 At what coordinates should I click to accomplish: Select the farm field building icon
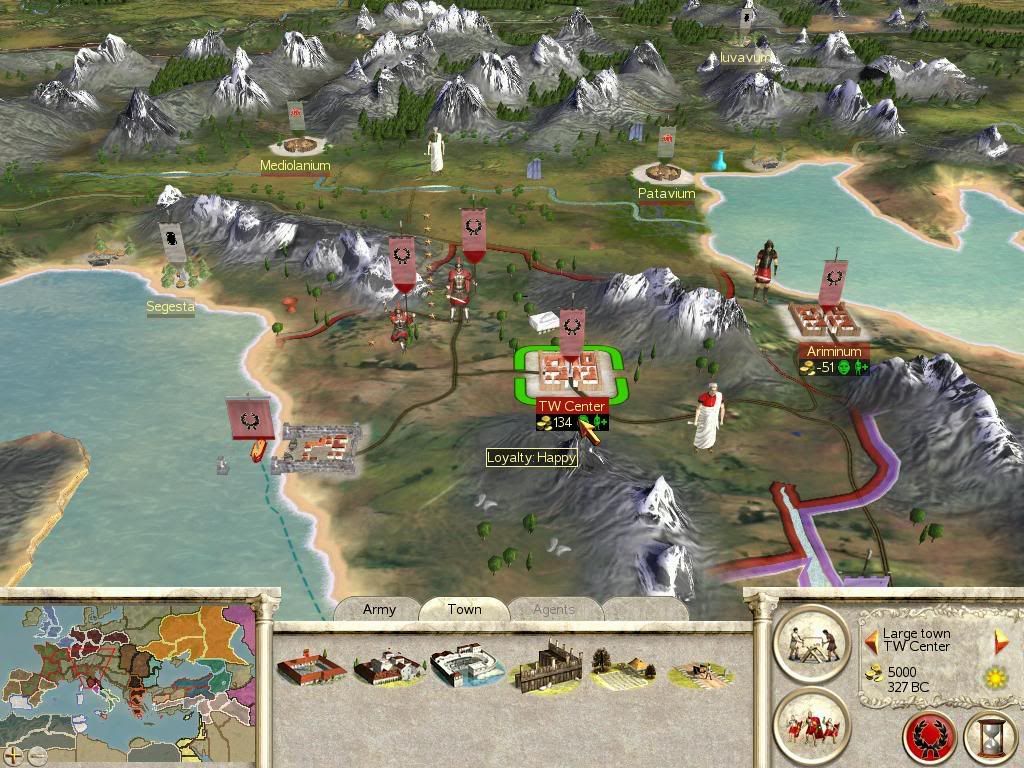(624, 669)
